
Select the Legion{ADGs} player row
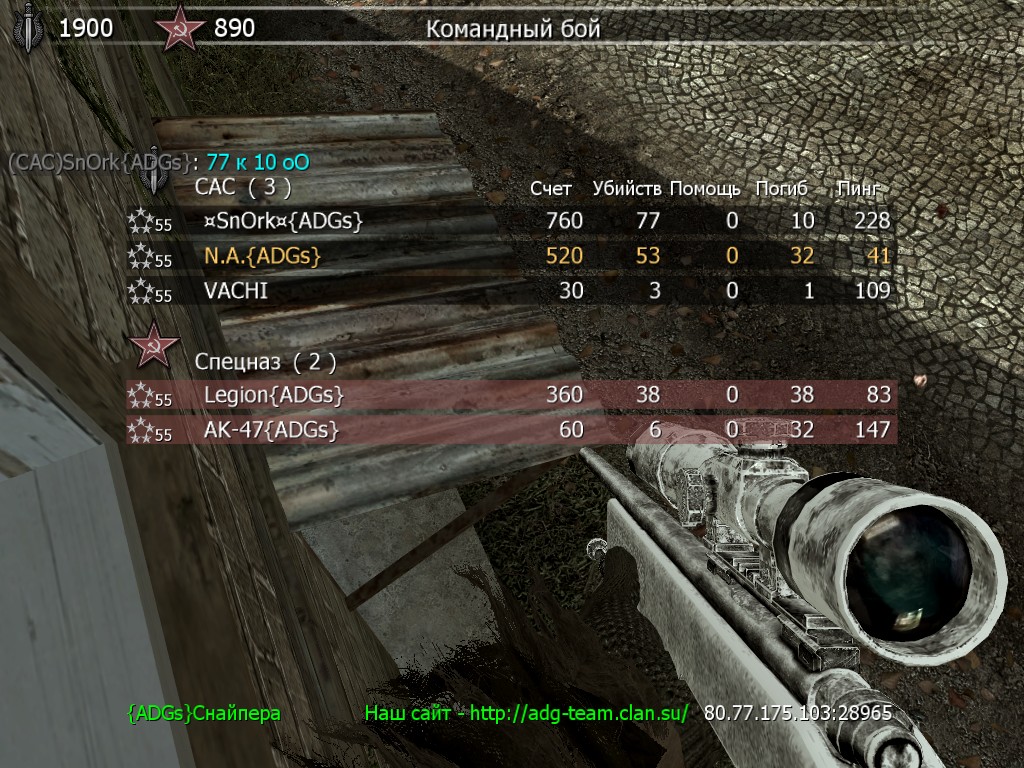pyautogui.click(x=273, y=395)
